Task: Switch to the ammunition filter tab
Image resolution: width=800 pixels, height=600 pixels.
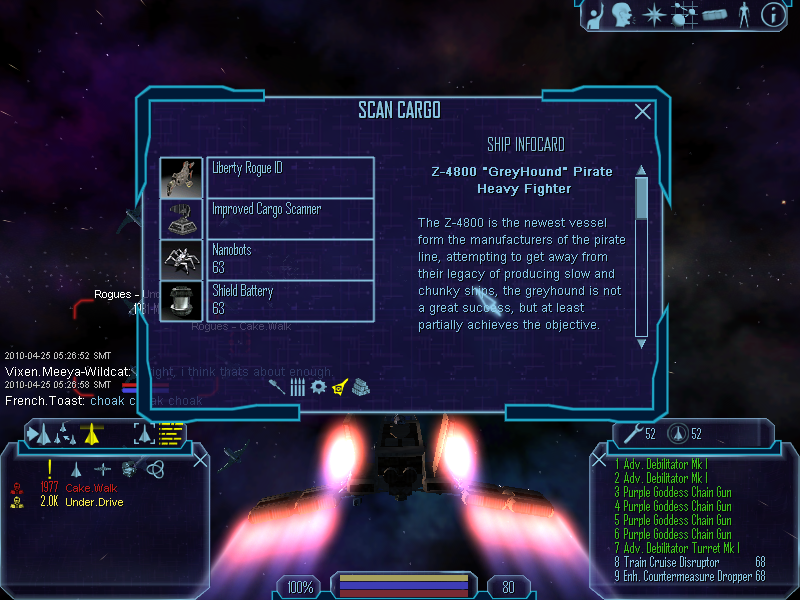Action: pos(298,386)
